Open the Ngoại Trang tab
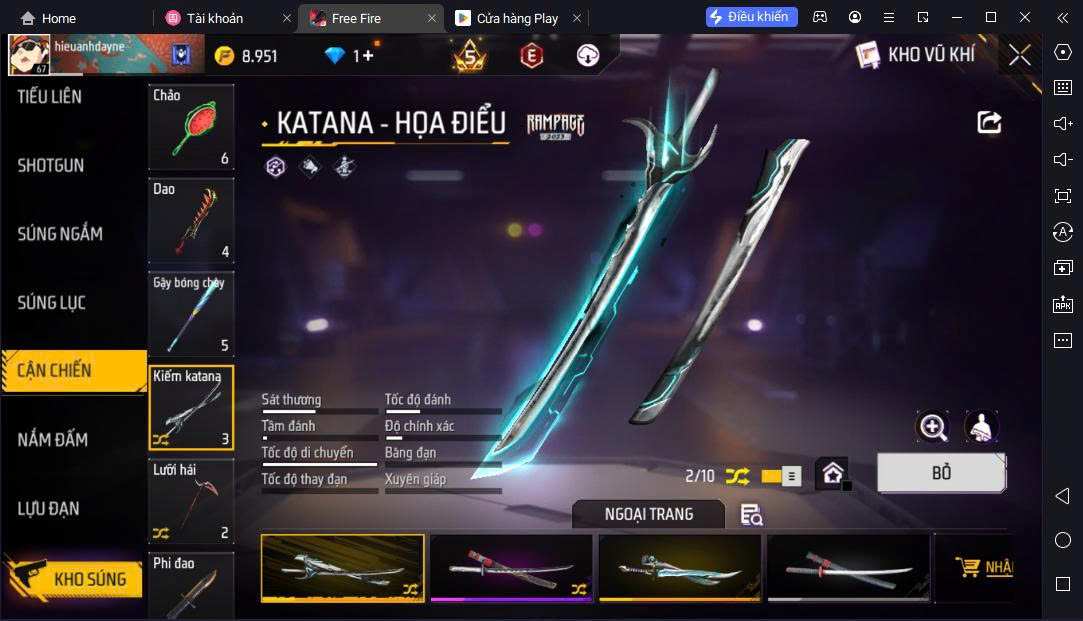 649,514
